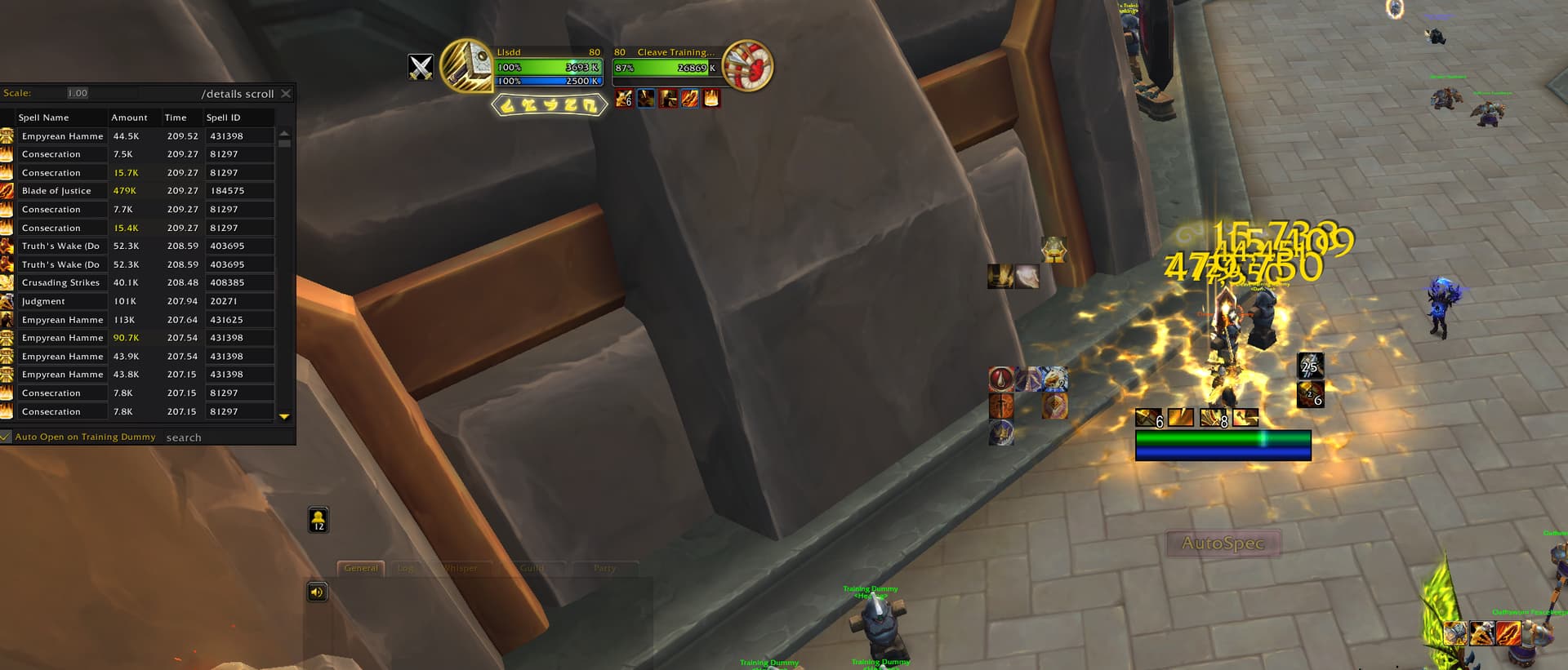
Task: Click the Llsdd player portrait
Action: tap(466, 65)
